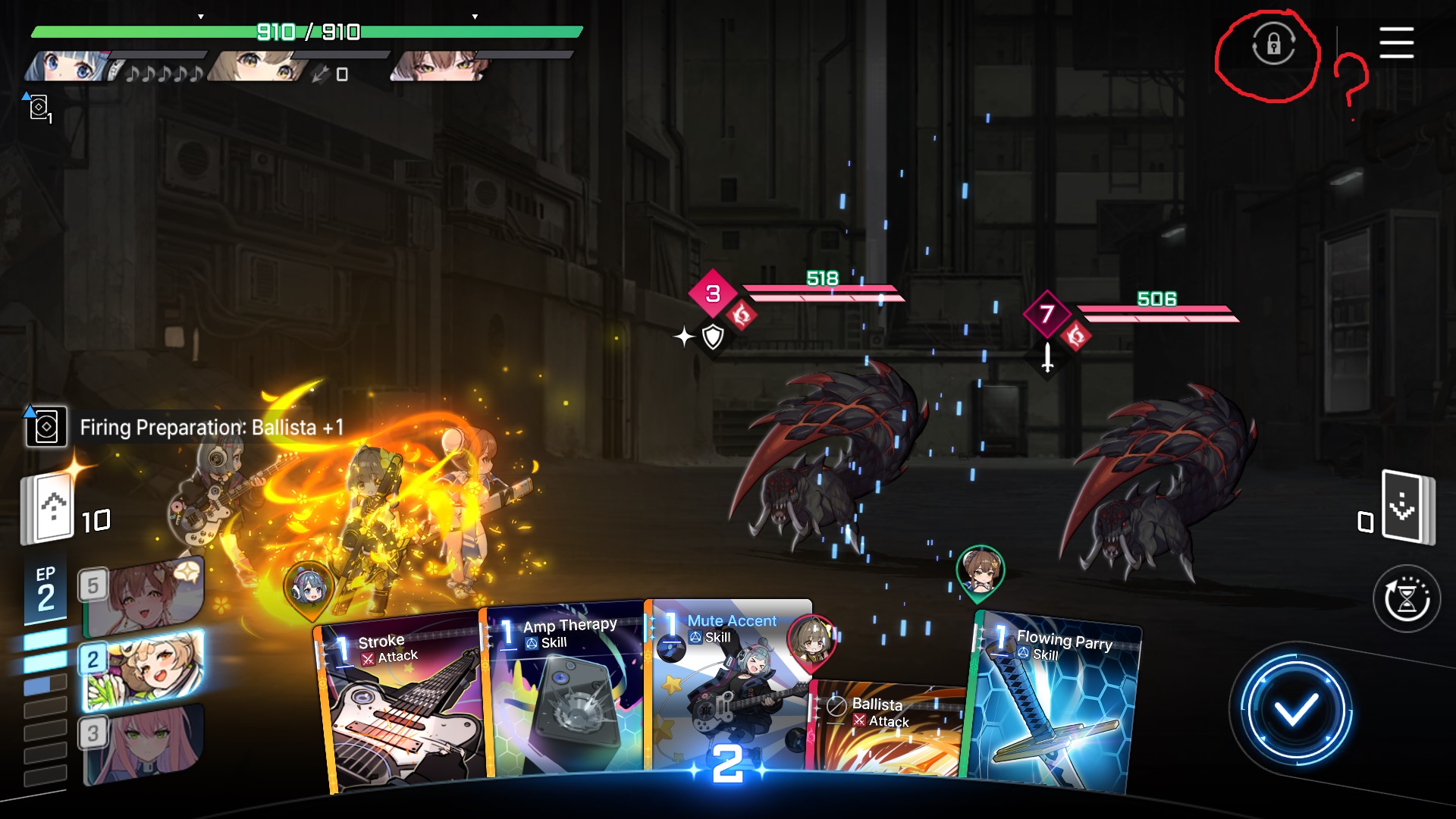Select pink-haired partner portrait numbered 3
The width and height of the screenshot is (1456, 819).
[x=144, y=743]
